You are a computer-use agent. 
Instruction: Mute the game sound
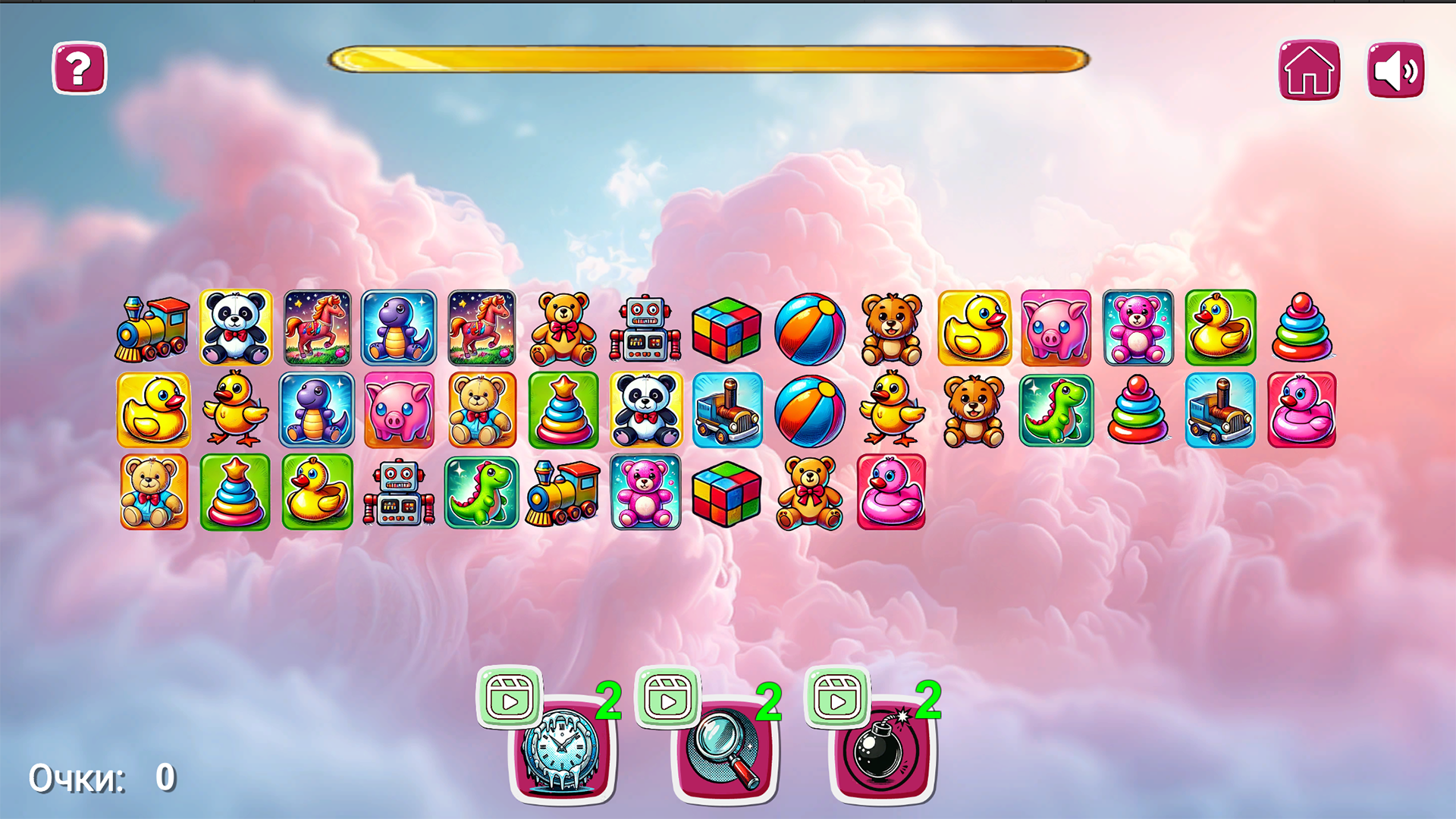point(1395,71)
